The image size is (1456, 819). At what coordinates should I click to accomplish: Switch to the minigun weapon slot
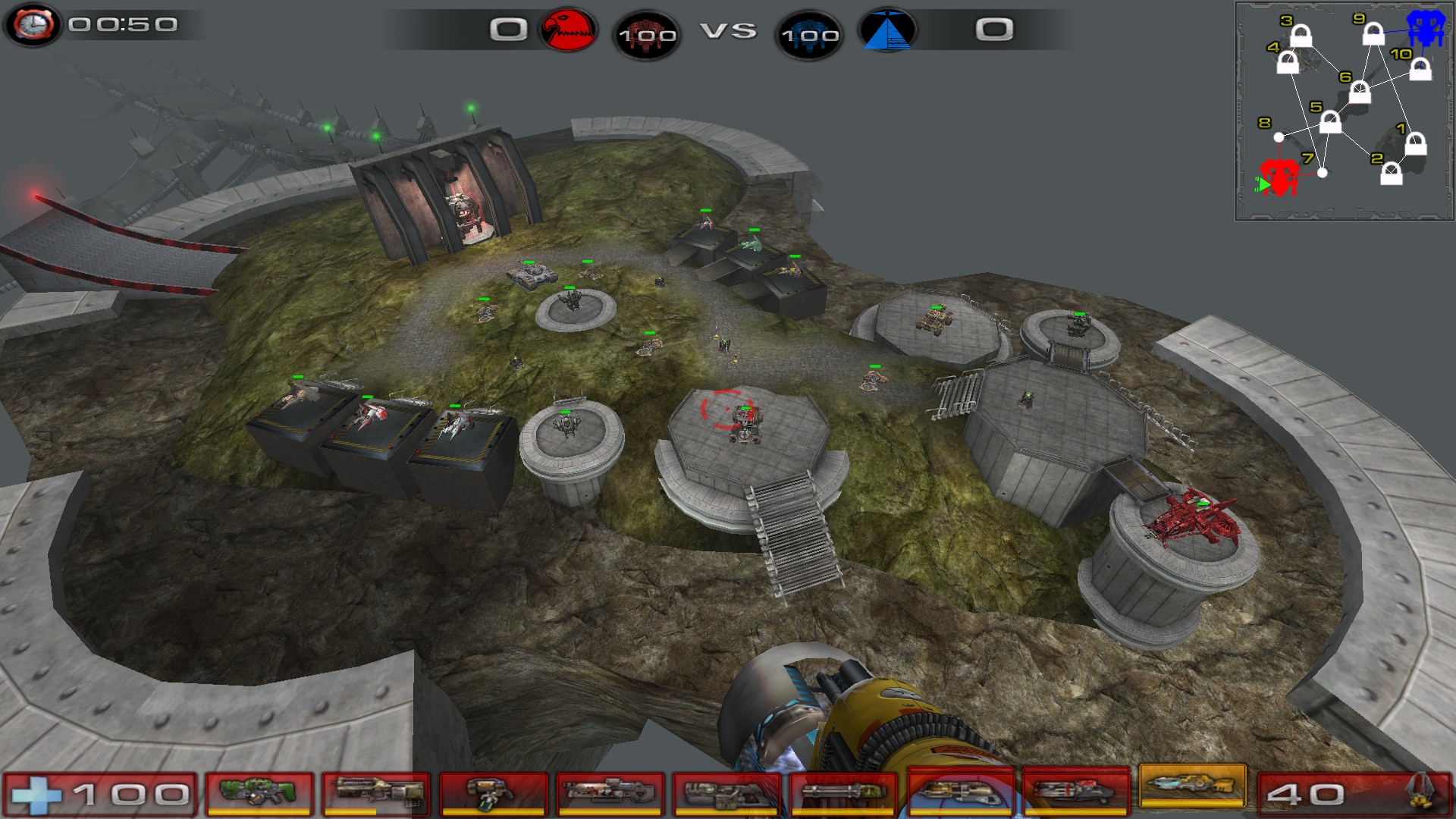click(843, 792)
